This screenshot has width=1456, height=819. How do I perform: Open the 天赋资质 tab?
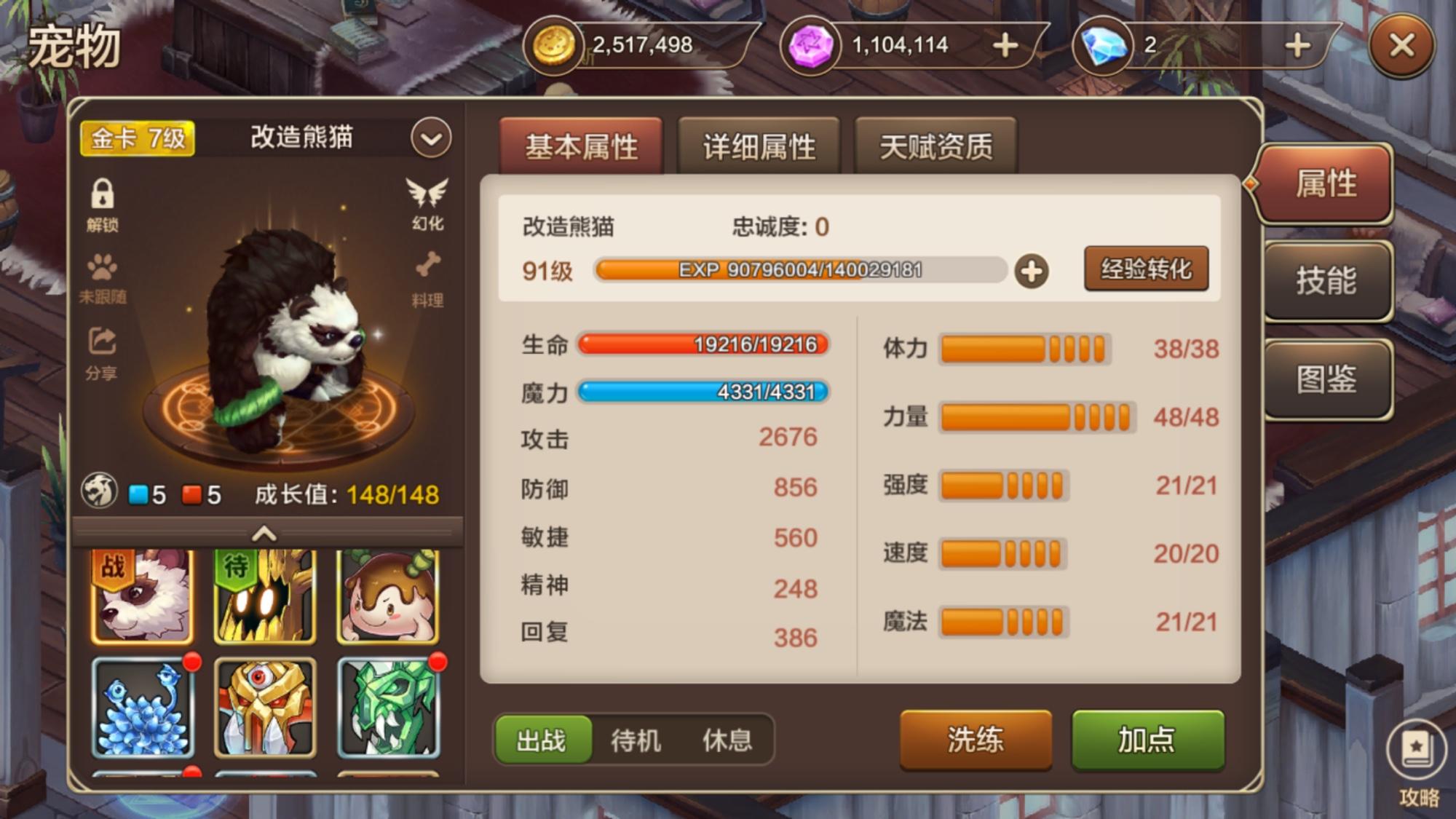[x=935, y=146]
